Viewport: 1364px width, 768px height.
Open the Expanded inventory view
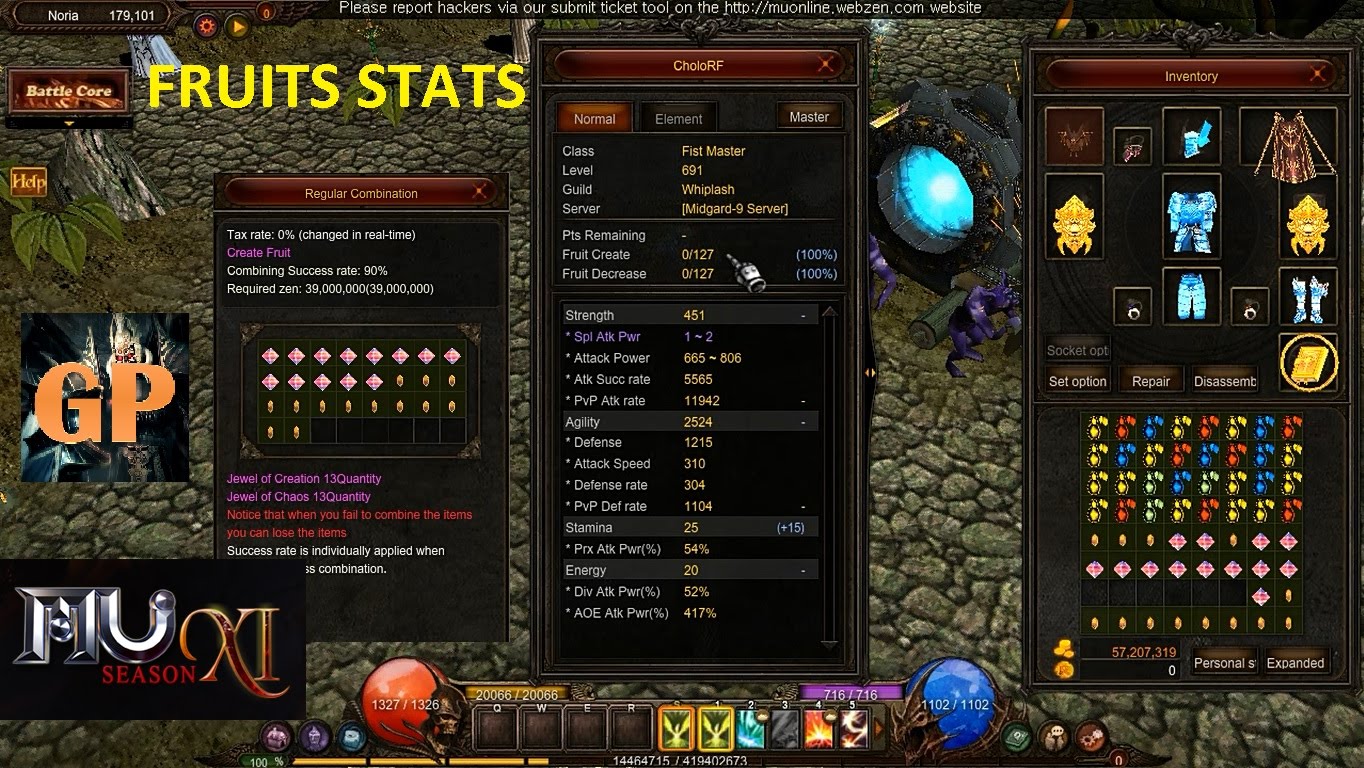point(1296,662)
